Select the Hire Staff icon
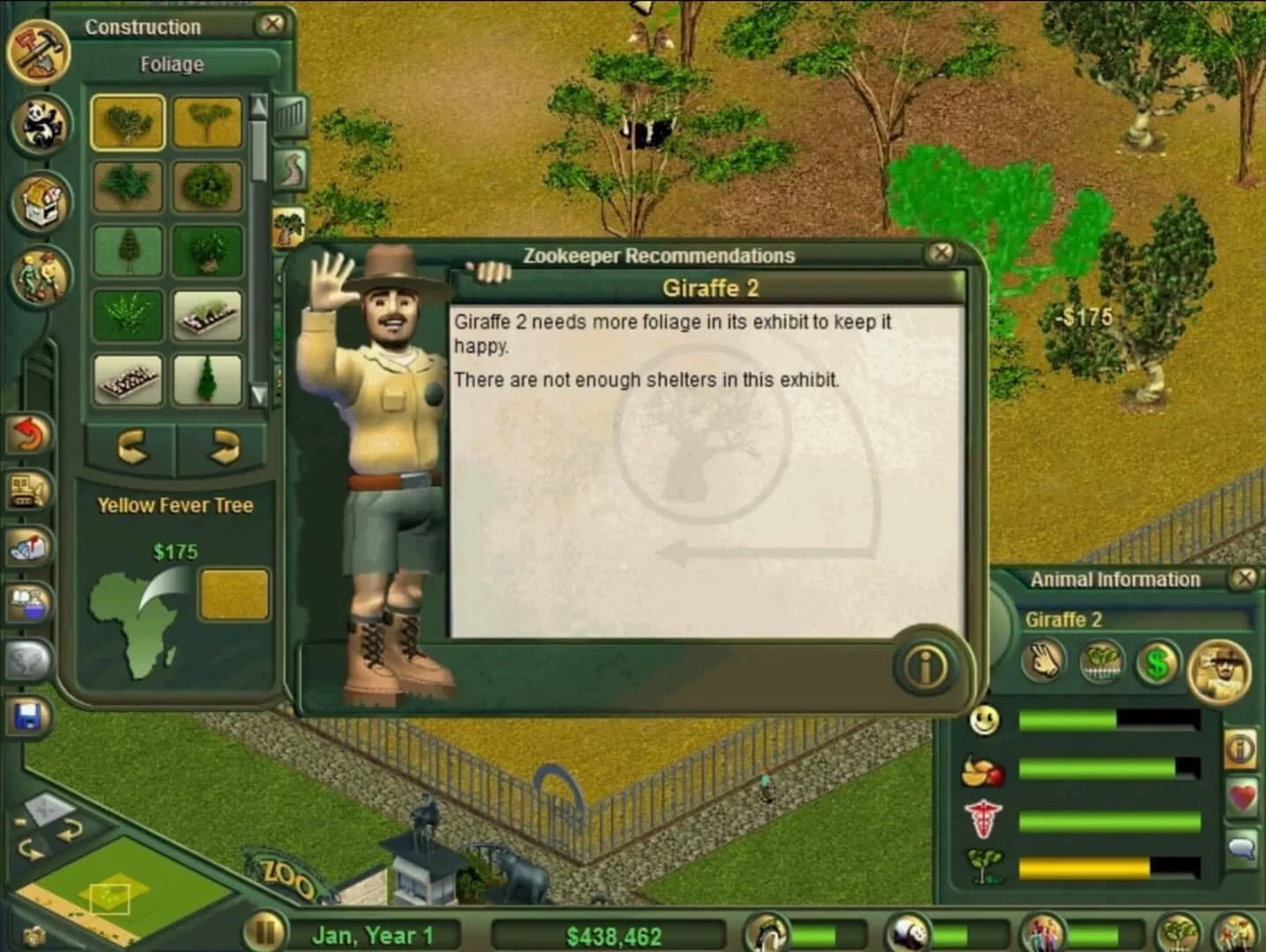Viewport: 1266px width, 952px height. click(x=41, y=275)
